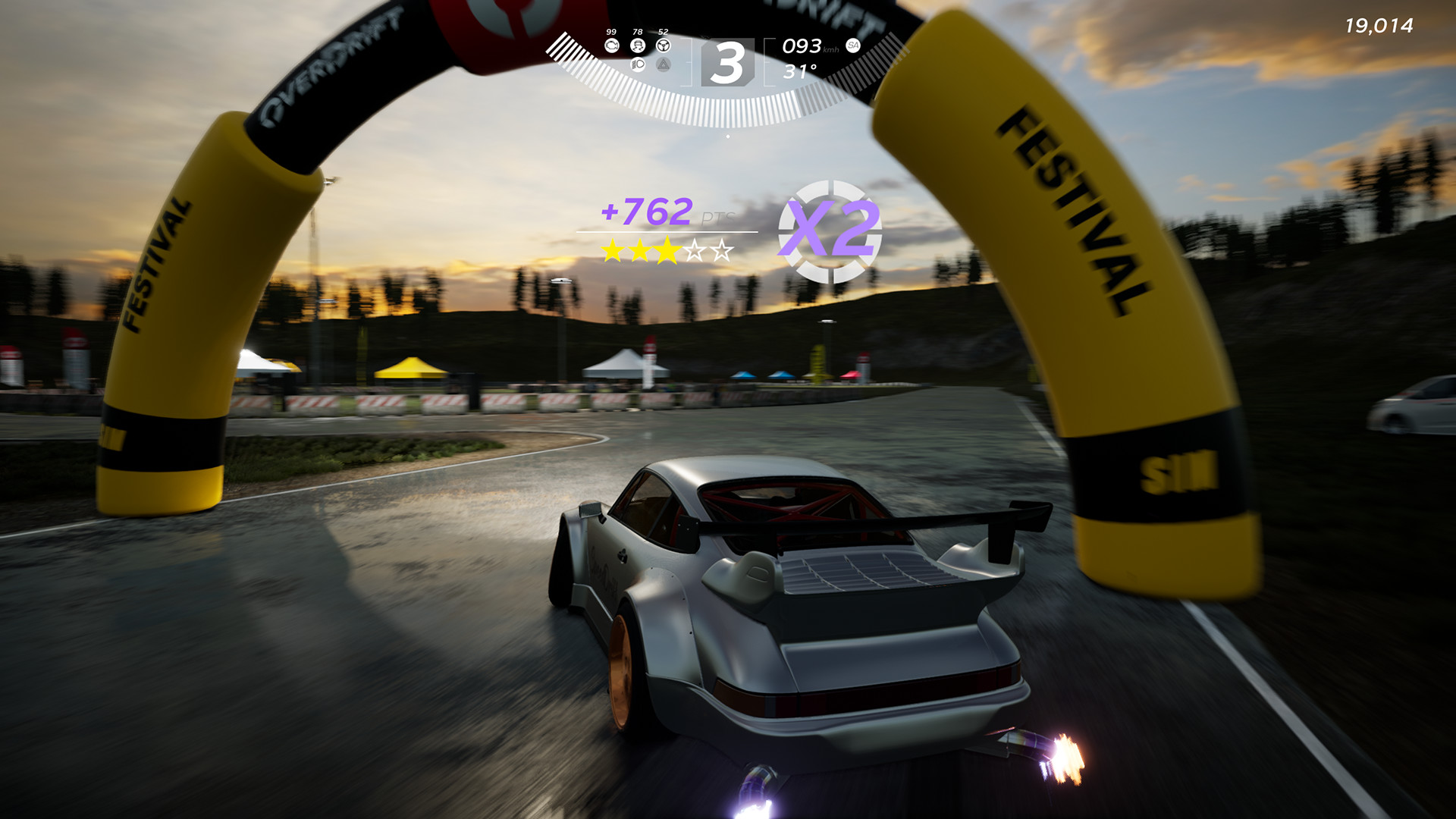Image resolution: width=1456 pixels, height=819 pixels.
Task: Toggle the headlight beam indicator off
Action: coord(637,66)
